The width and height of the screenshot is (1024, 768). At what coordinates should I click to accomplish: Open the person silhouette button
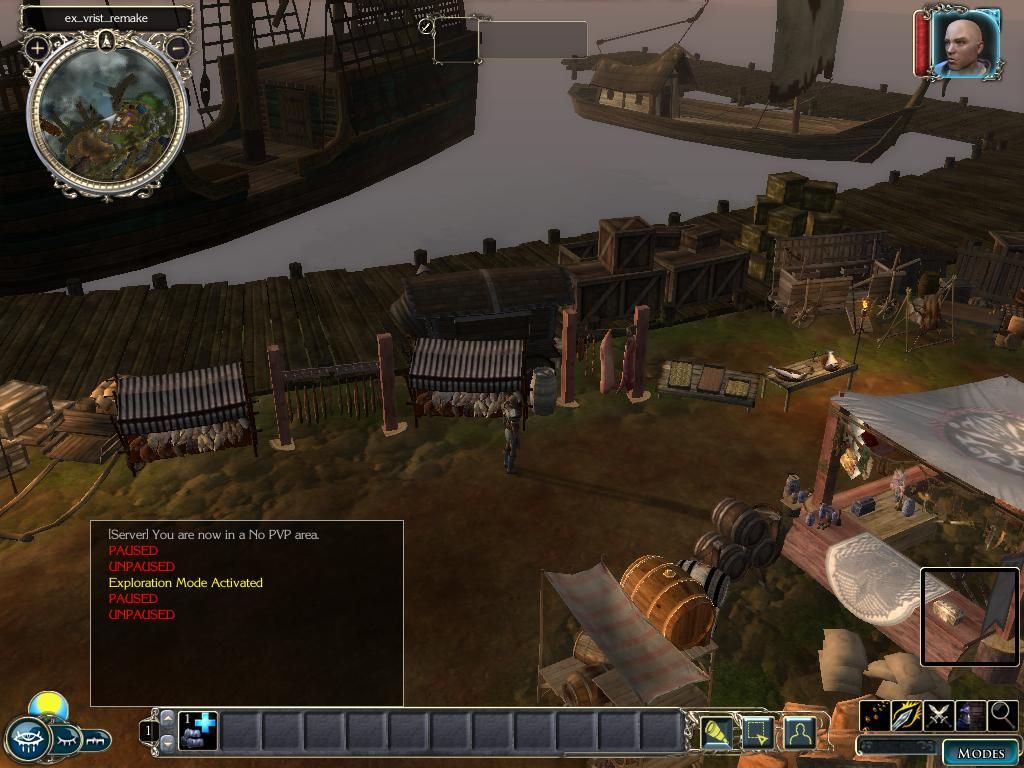click(799, 733)
